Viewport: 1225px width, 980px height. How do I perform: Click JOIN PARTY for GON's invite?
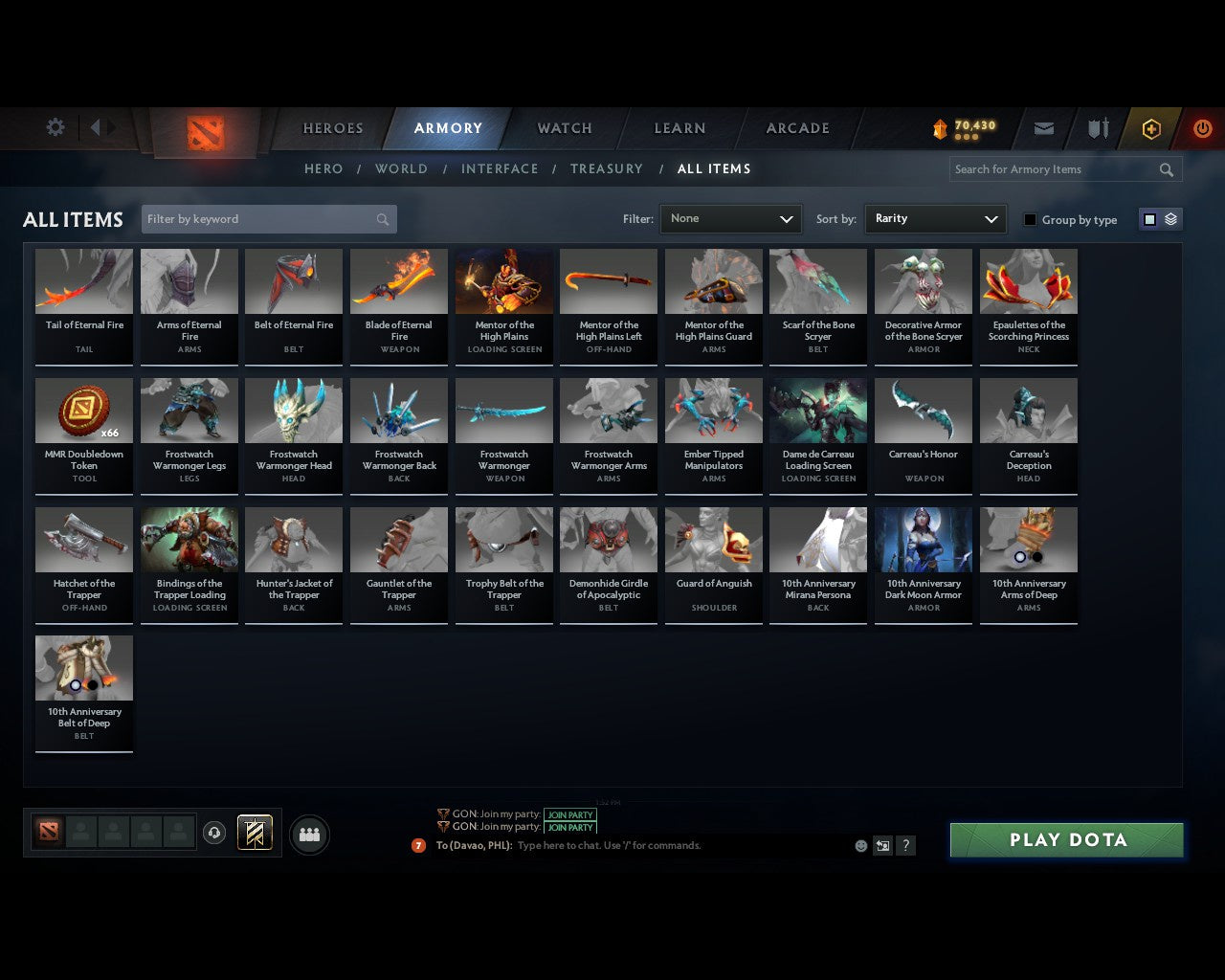[569, 814]
